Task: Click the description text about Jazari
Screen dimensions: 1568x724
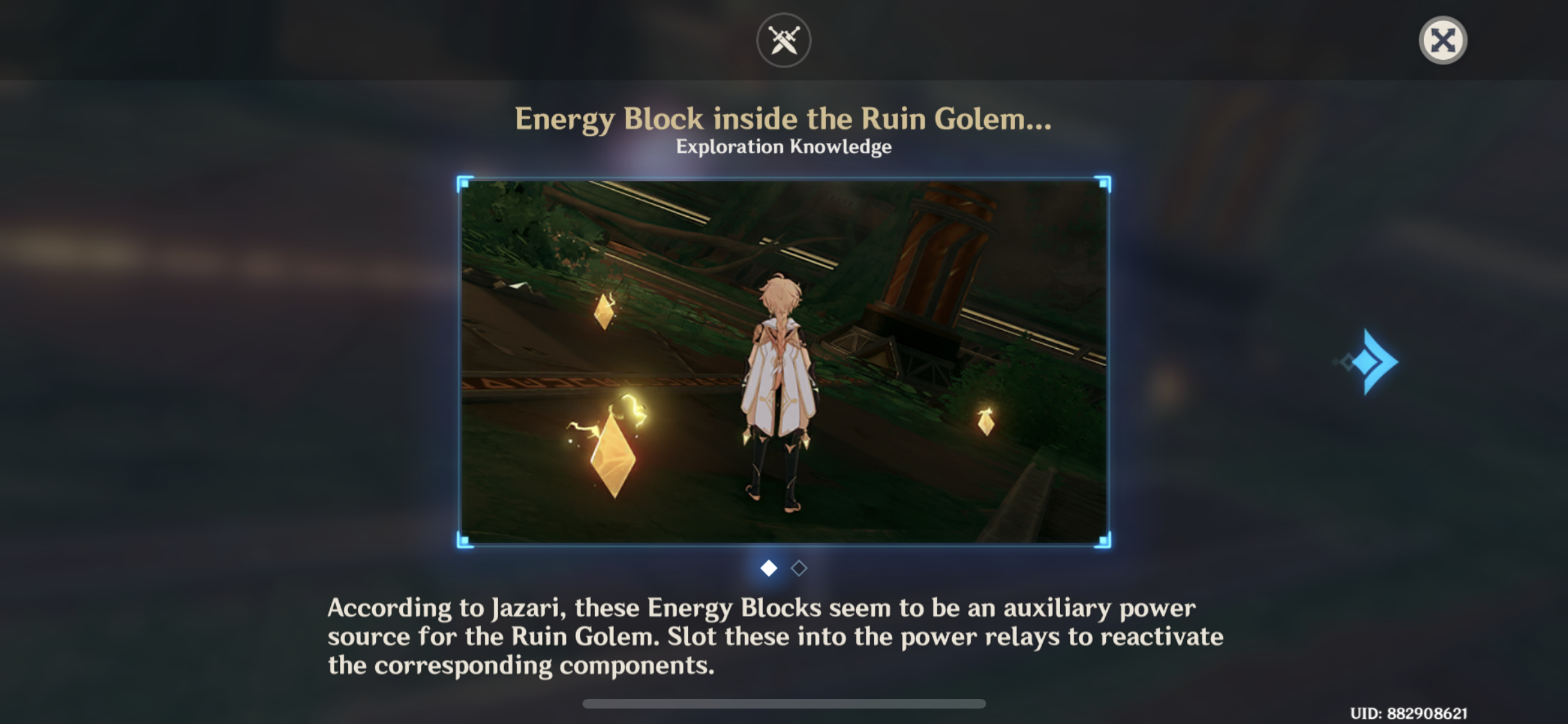Action: click(x=772, y=636)
